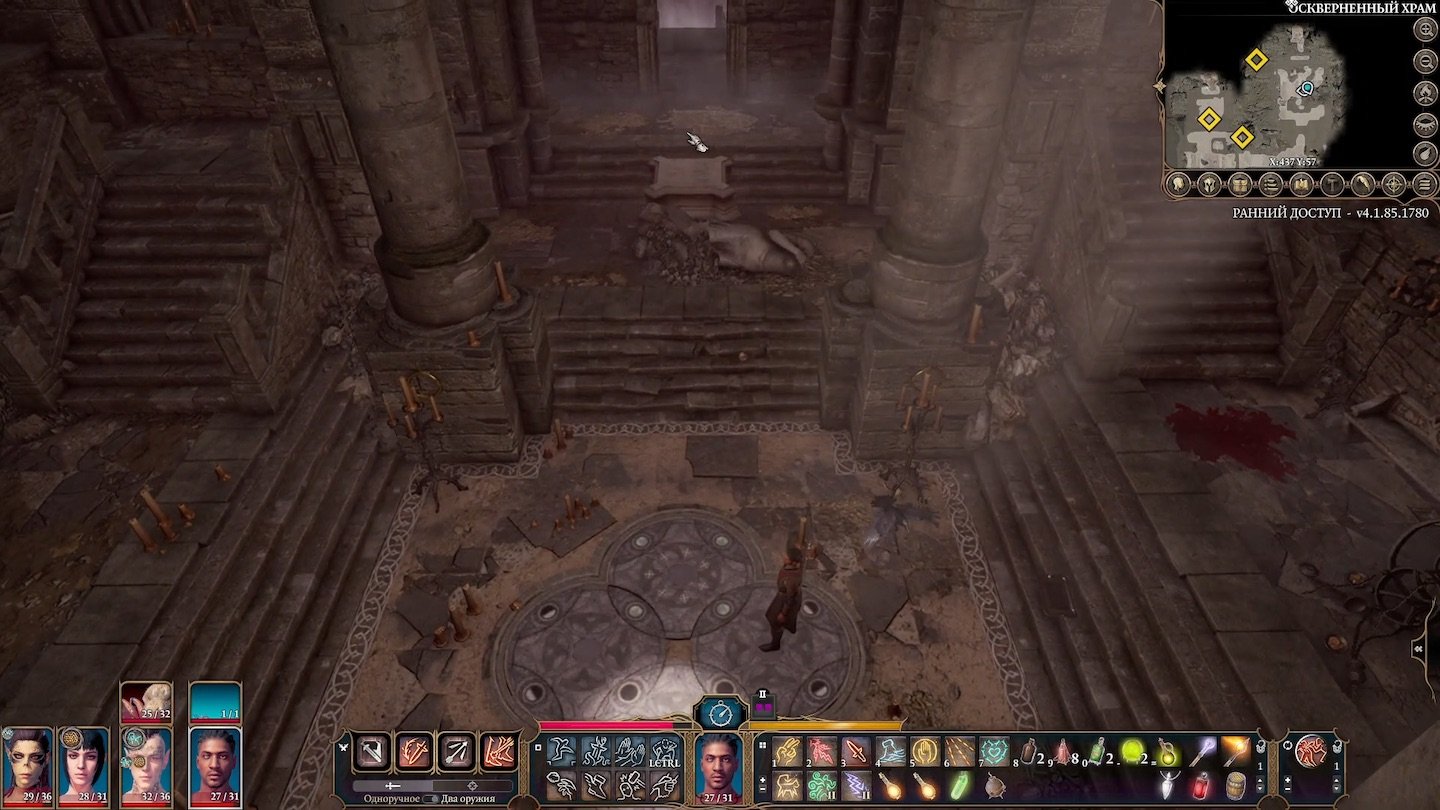The width and height of the screenshot is (1440, 810).
Task: Open the character sheet from minimap toolbar
Action: coord(1177,183)
